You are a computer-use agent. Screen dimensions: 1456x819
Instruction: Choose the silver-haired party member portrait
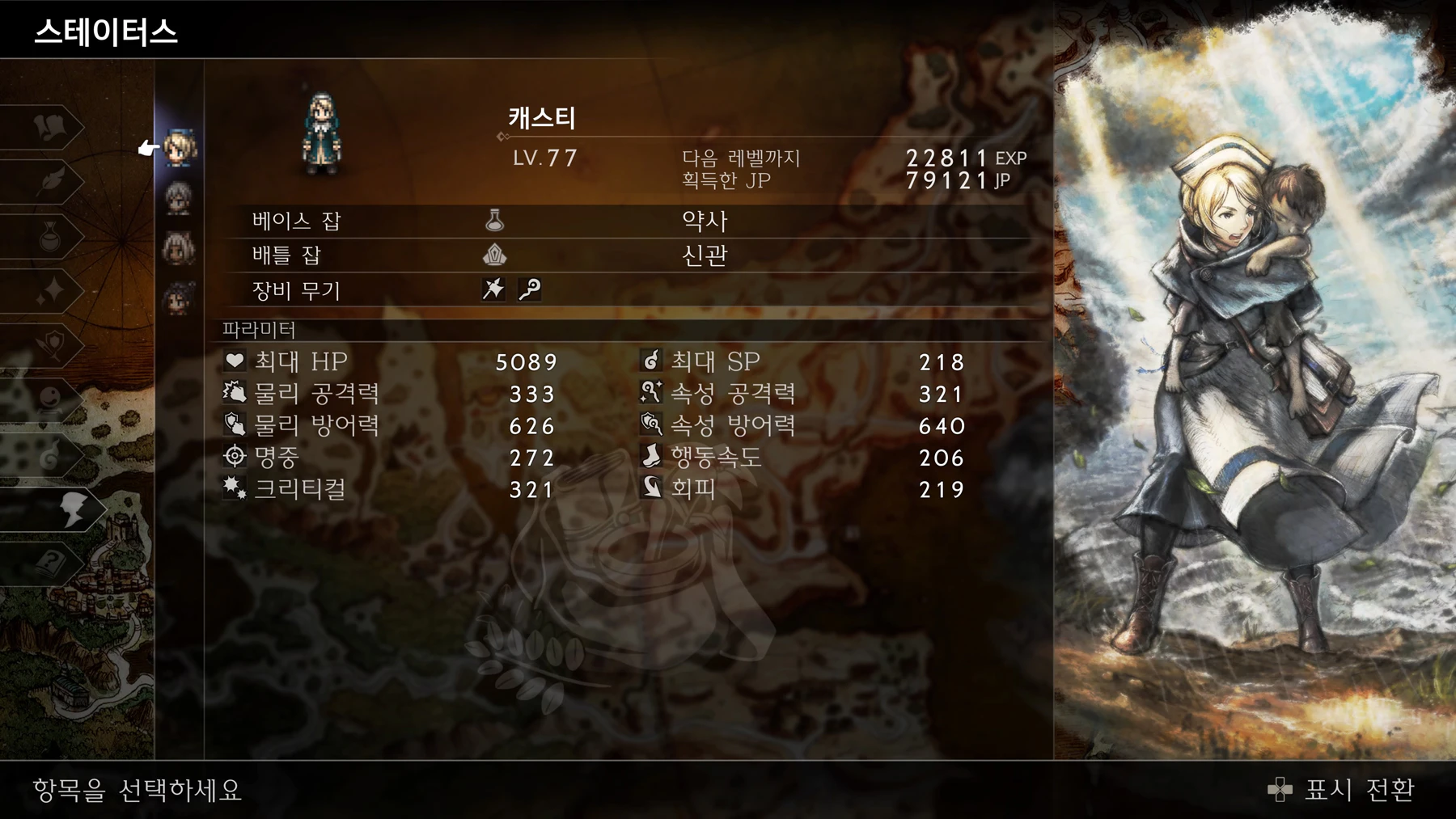[179, 198]
